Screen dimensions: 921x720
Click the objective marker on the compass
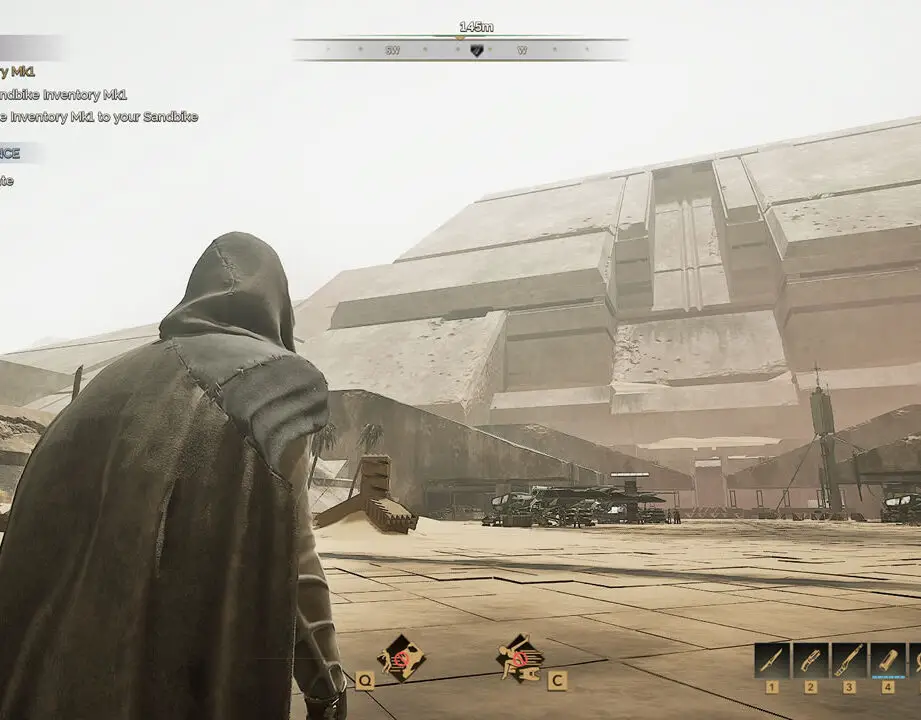[476, 50]
